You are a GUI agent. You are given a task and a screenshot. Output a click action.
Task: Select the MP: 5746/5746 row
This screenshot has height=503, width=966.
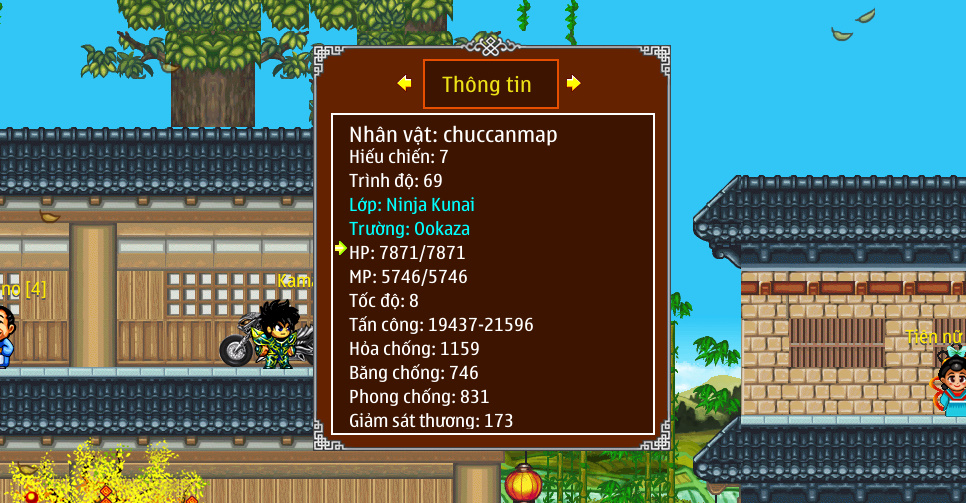[408, 277]
